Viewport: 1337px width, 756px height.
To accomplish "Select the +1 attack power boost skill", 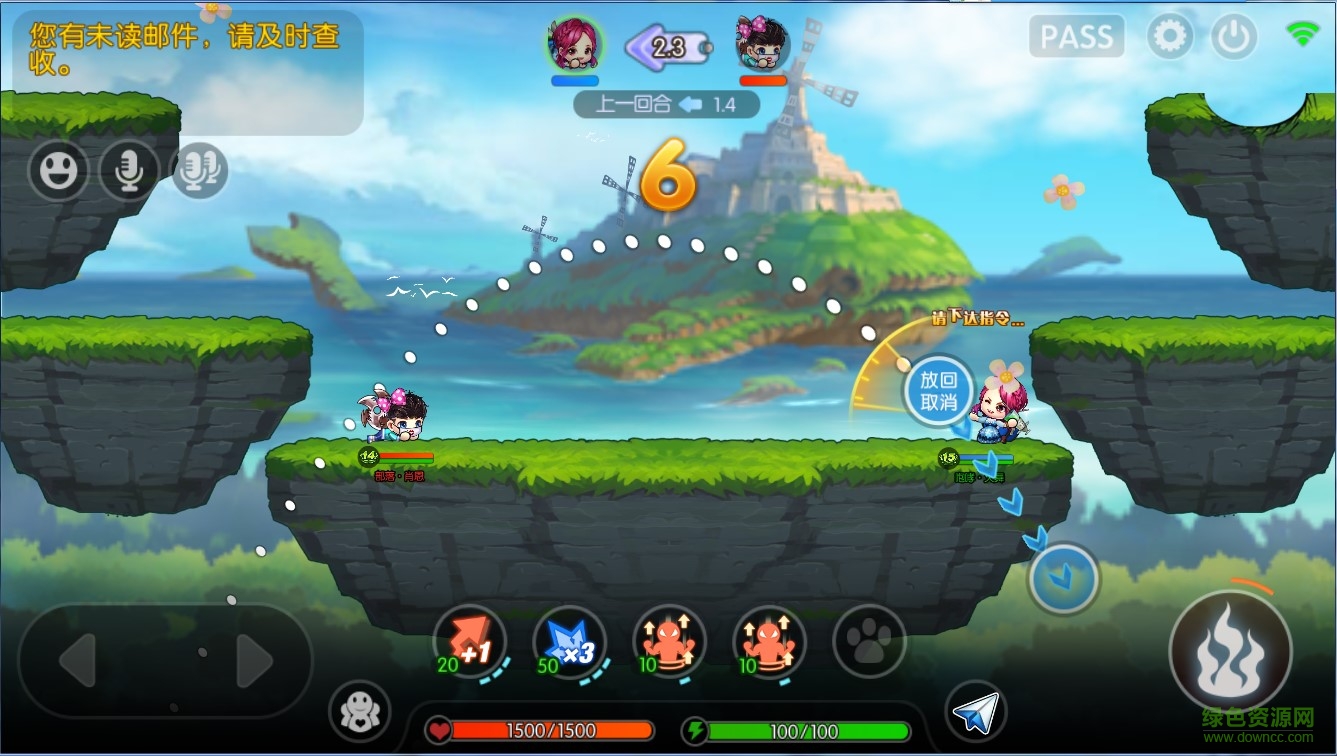I will (469, 642).
